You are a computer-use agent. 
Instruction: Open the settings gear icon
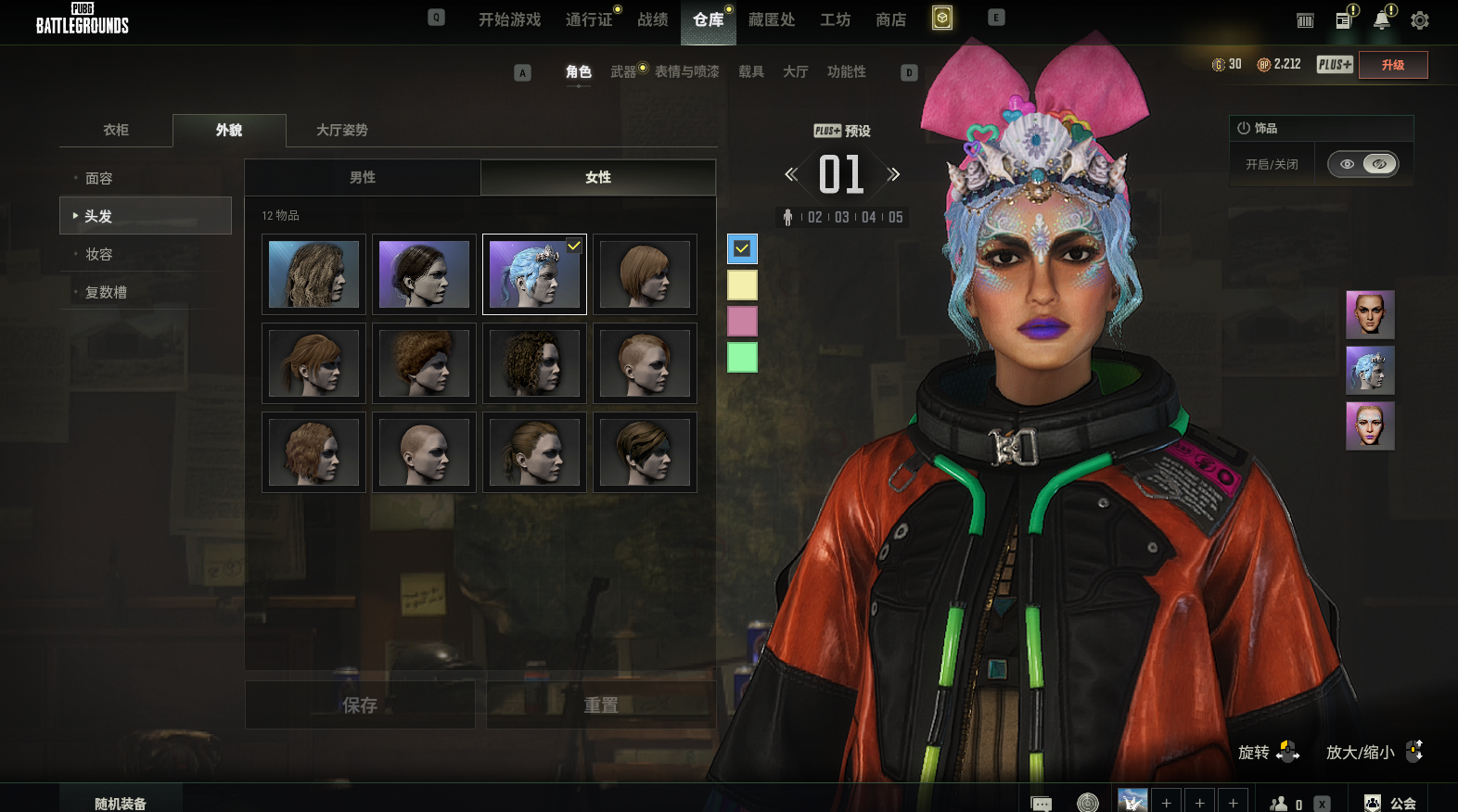pyautogui.click(x=1419, y=20)
